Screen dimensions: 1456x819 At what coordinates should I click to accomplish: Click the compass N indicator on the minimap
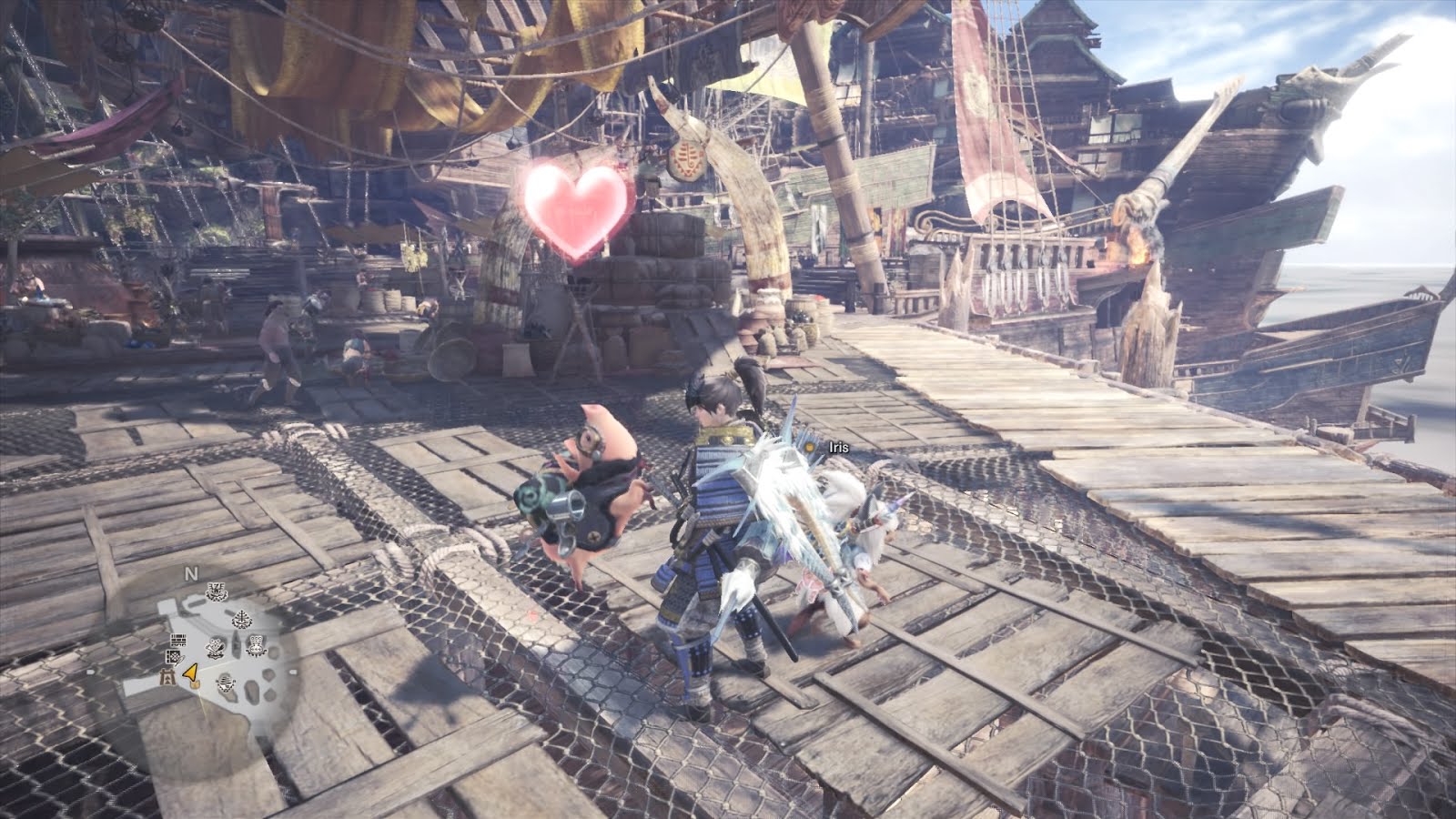[x=190, y=573]
